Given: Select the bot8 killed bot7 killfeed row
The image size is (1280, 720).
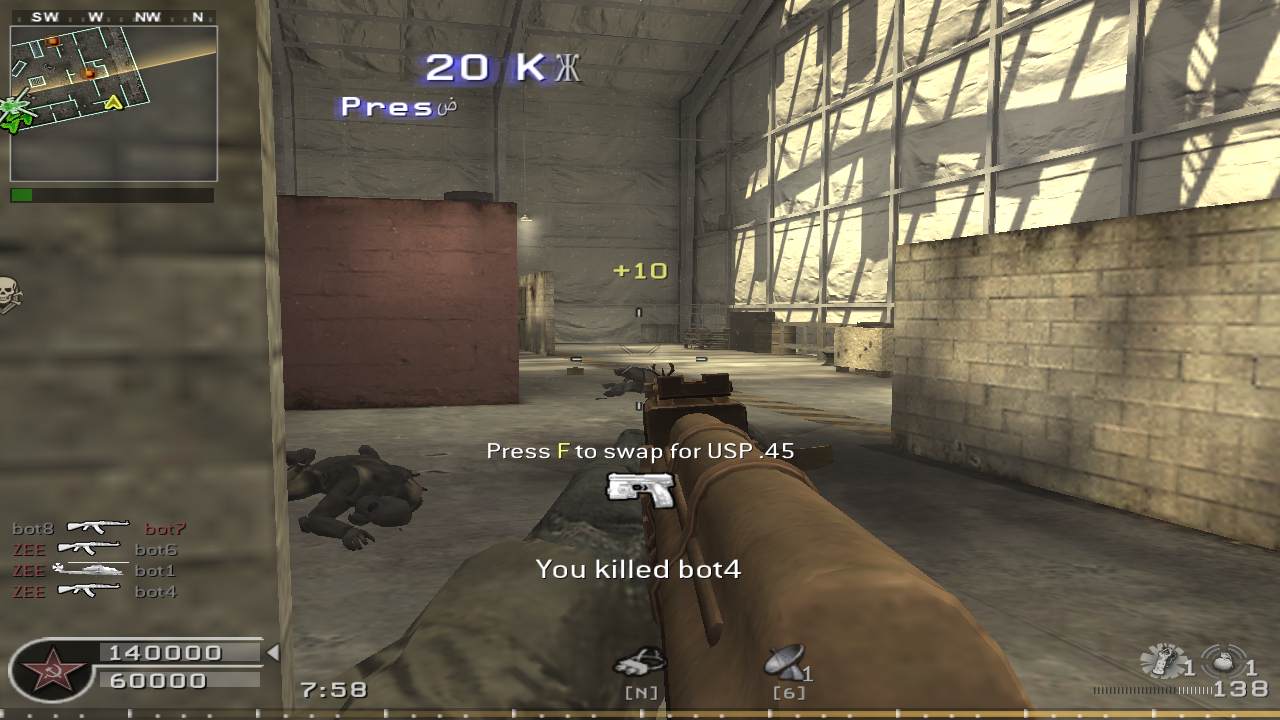Looking at the screenshot, I should 98,528.
